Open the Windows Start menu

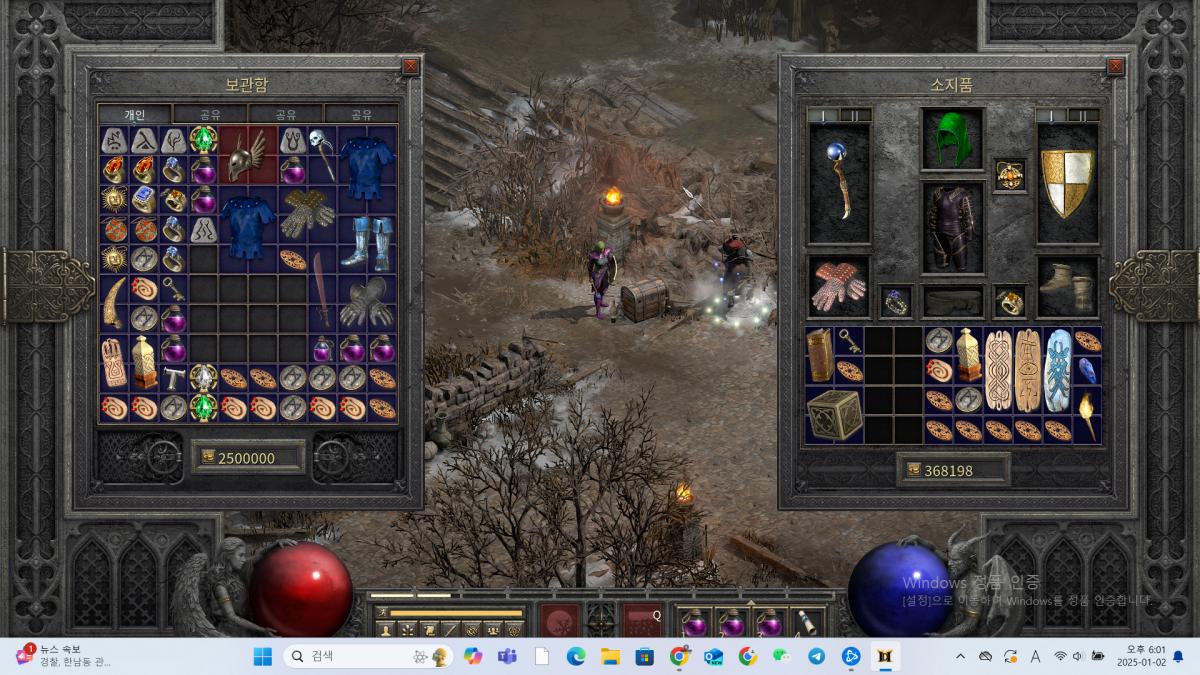click(262, 656)
